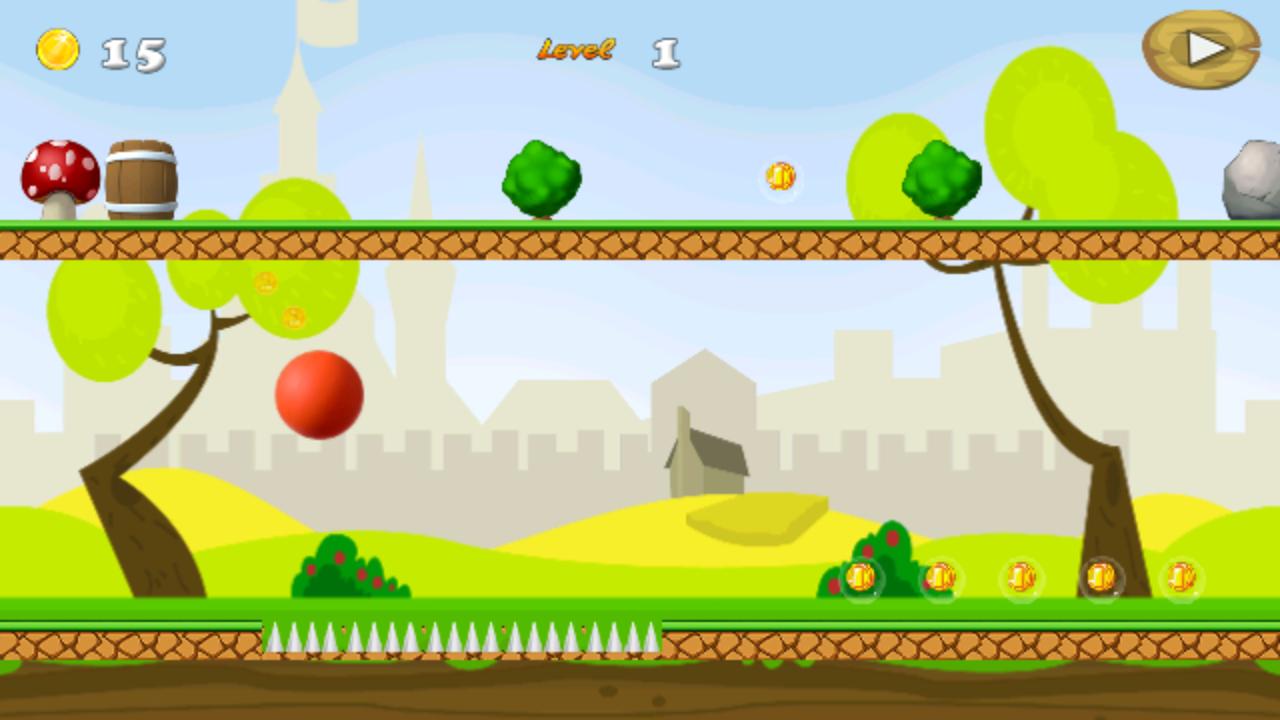Select the level number 1 indicator

coord(665,50)
